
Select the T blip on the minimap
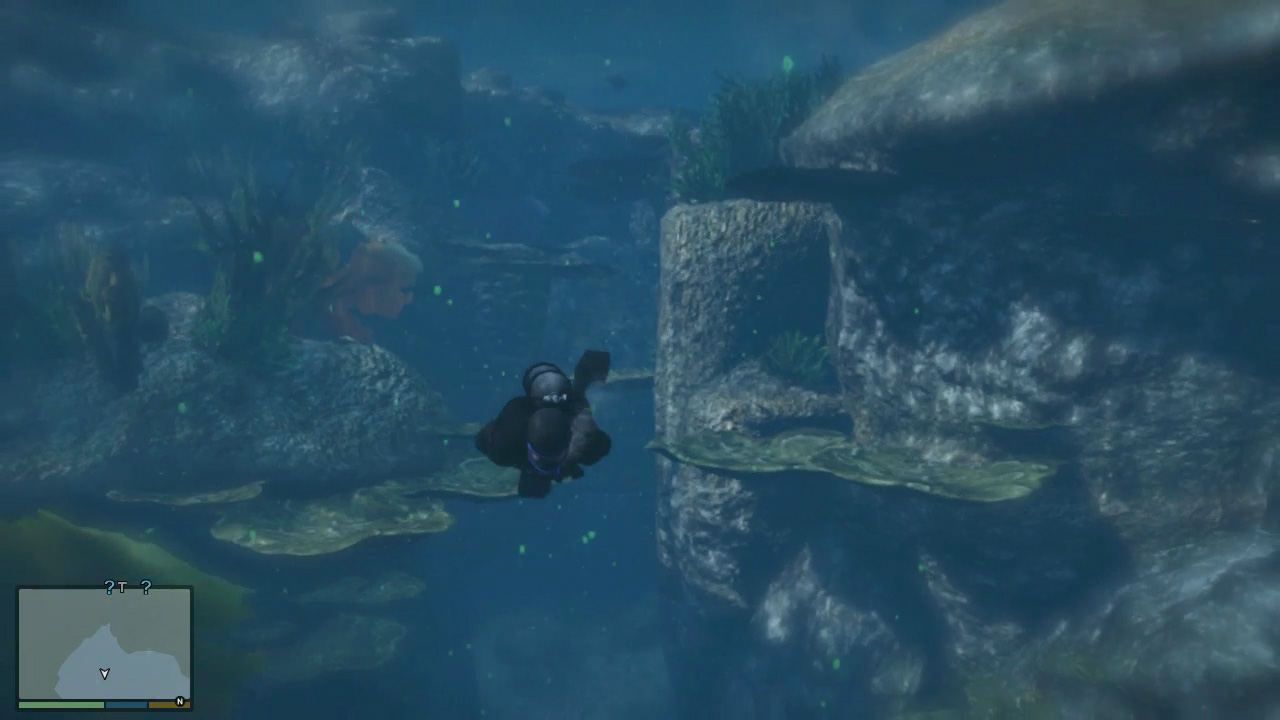point(122,588)
